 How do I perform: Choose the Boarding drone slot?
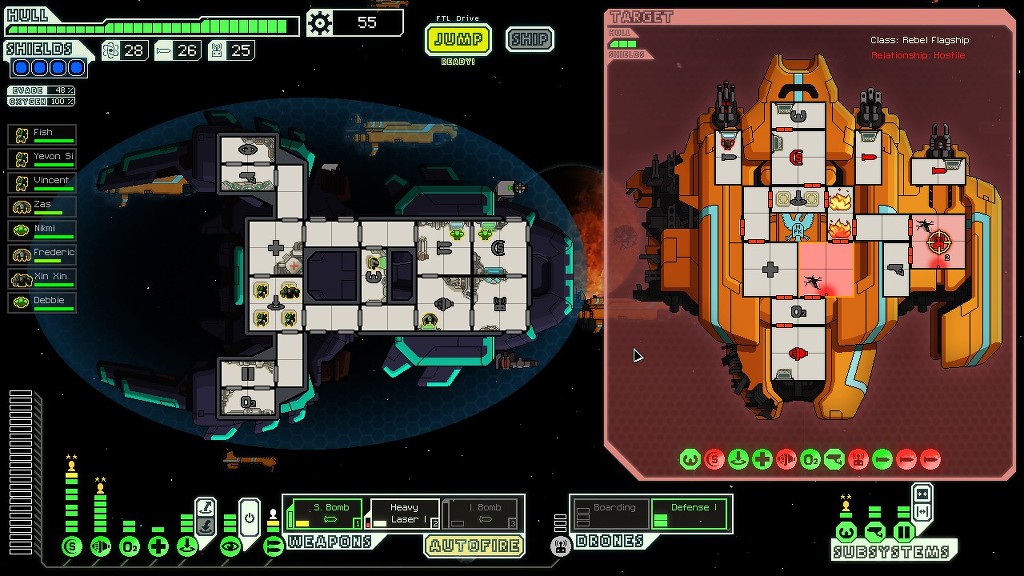pyautogui.click(x=609, y=514)
